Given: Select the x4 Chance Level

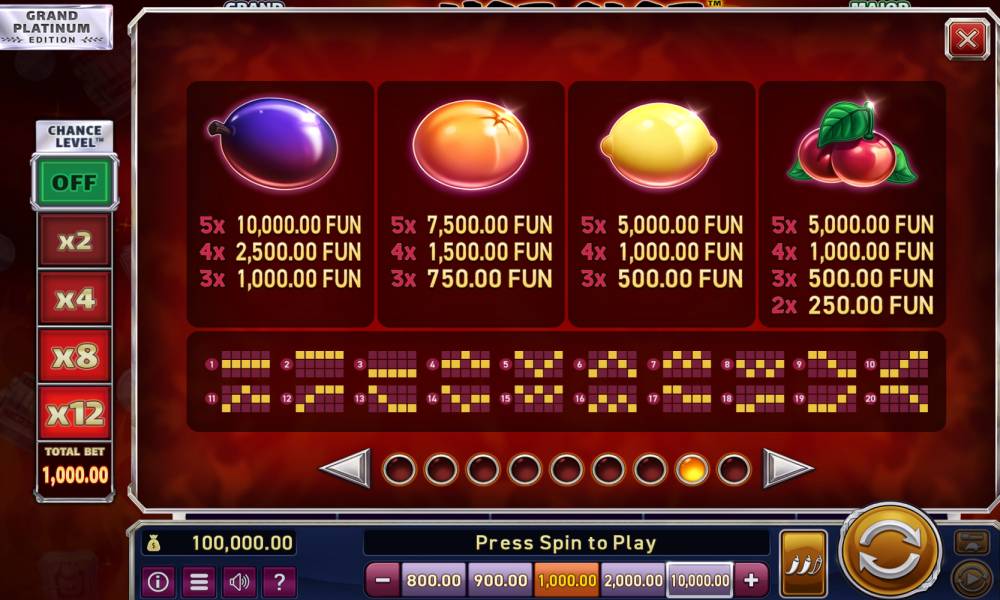Looking at the screenshot, I should coord(75,298).
